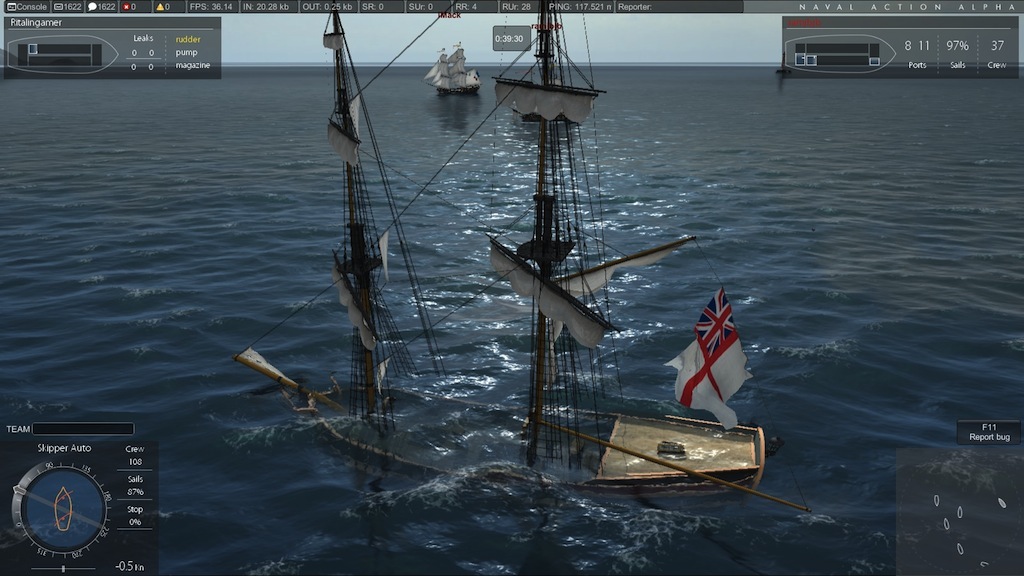Select the rudder repair entry
Screen dimensions: 1024x576
pyautogui.click(x=188, y=40)
